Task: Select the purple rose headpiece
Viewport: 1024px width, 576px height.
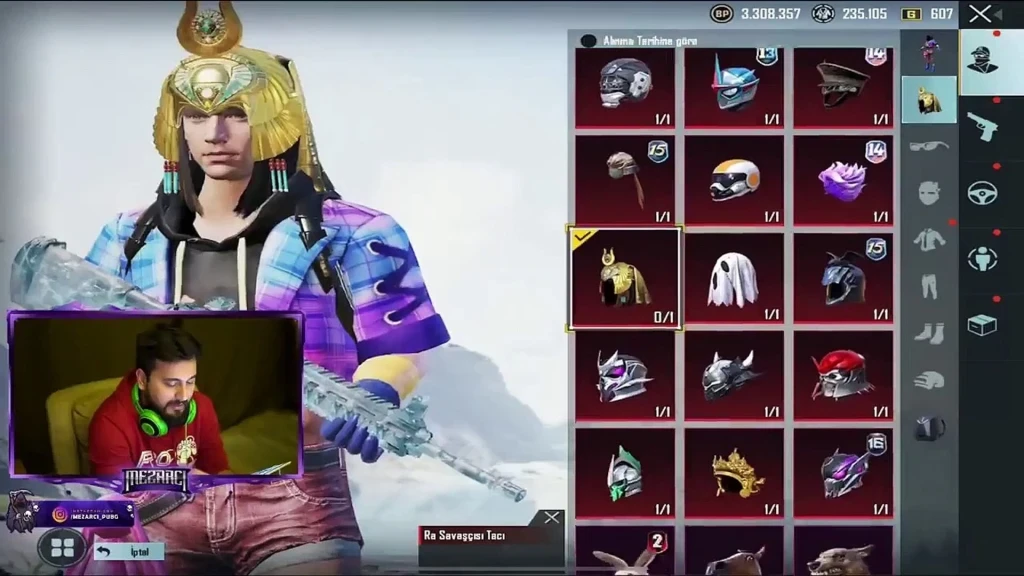Action: coord(842,181)
